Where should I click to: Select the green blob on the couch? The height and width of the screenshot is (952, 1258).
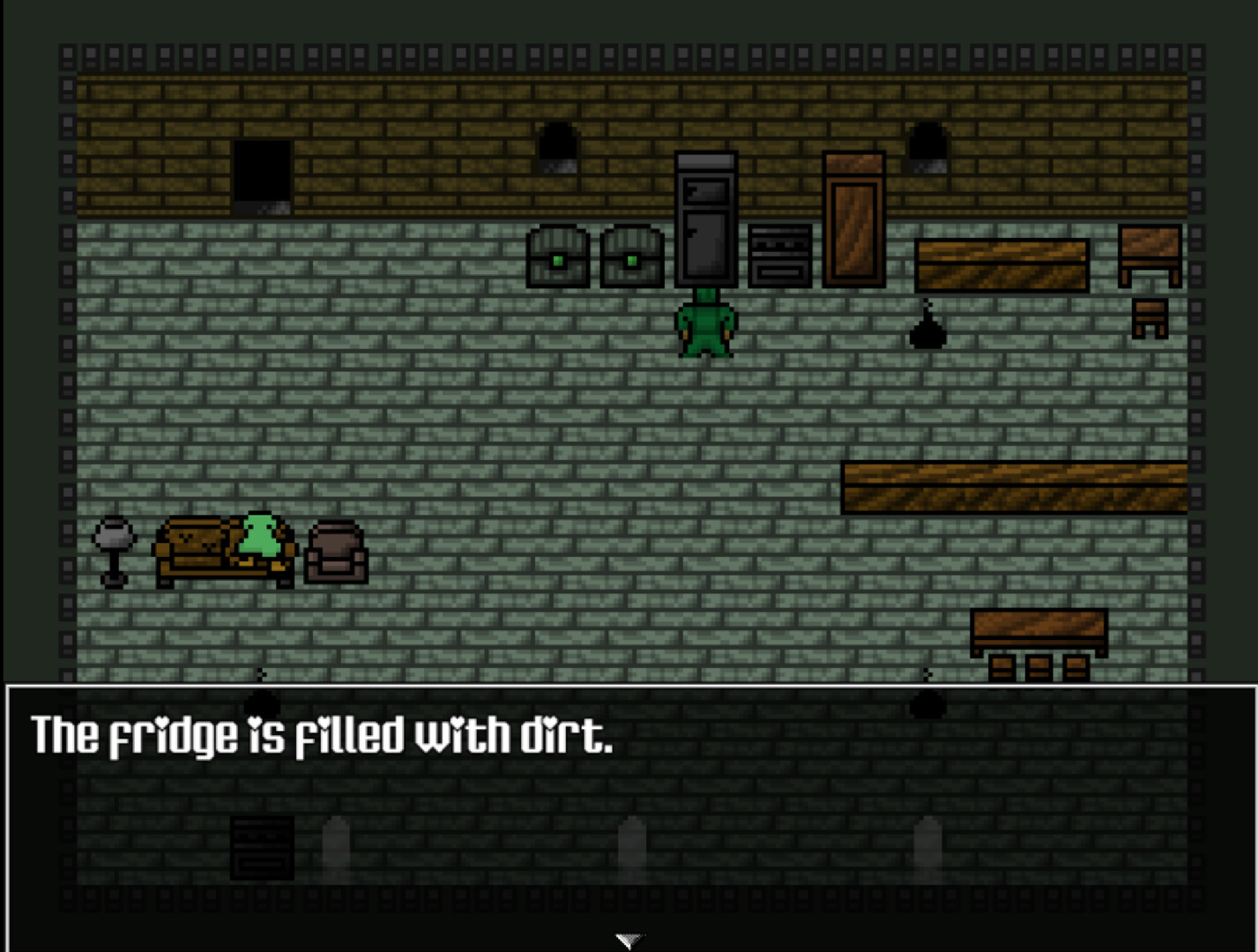(x=257, y=538)
